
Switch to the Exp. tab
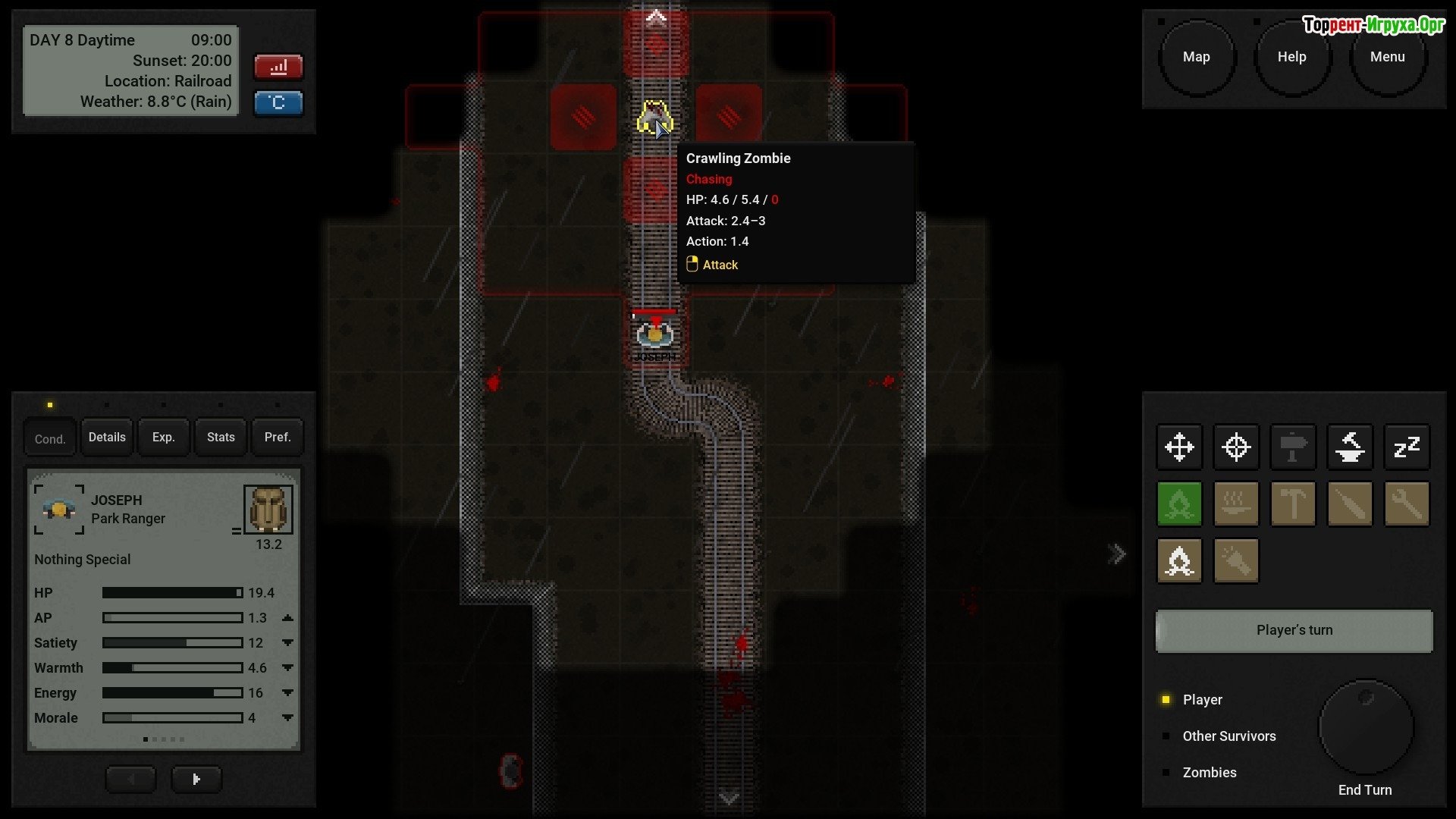pyautogui.click(x=163, y=438)
